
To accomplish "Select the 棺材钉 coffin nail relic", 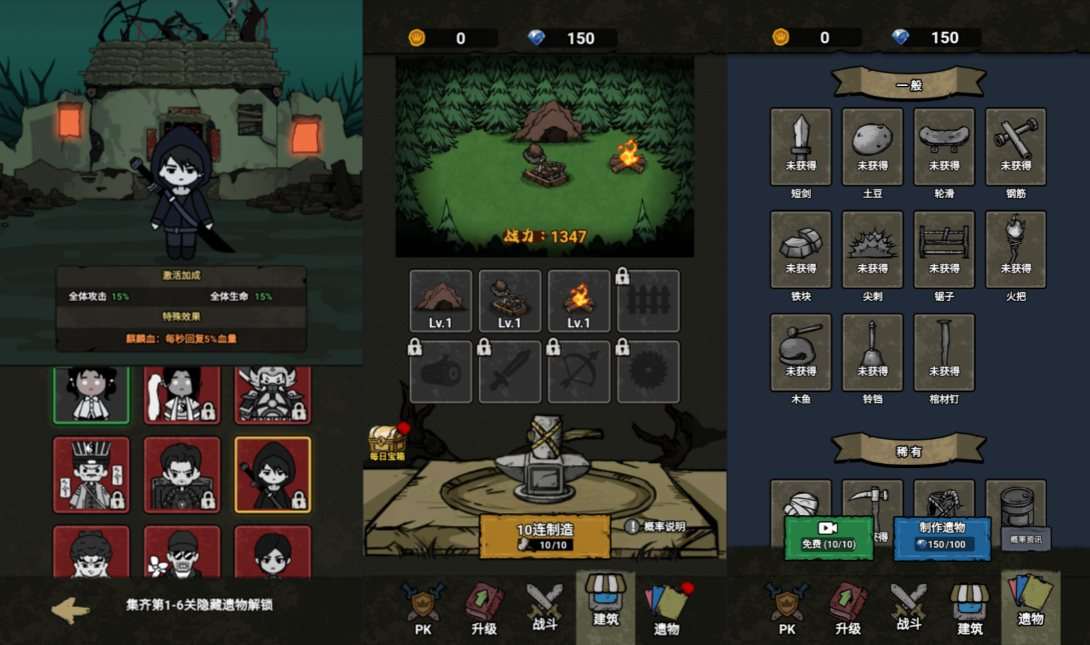I will [x=944, y=352].
